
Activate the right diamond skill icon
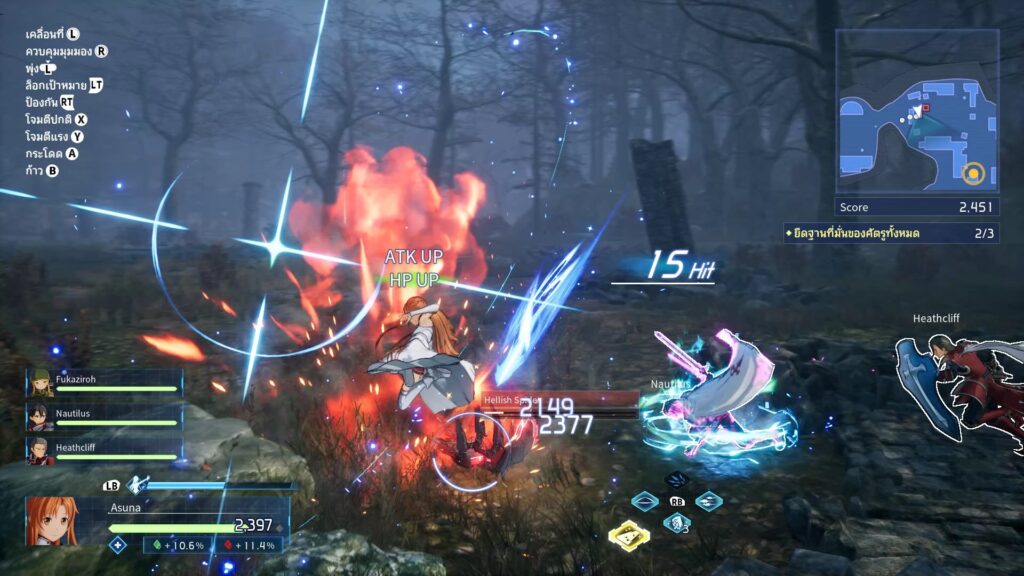click(x=709, y=501)
